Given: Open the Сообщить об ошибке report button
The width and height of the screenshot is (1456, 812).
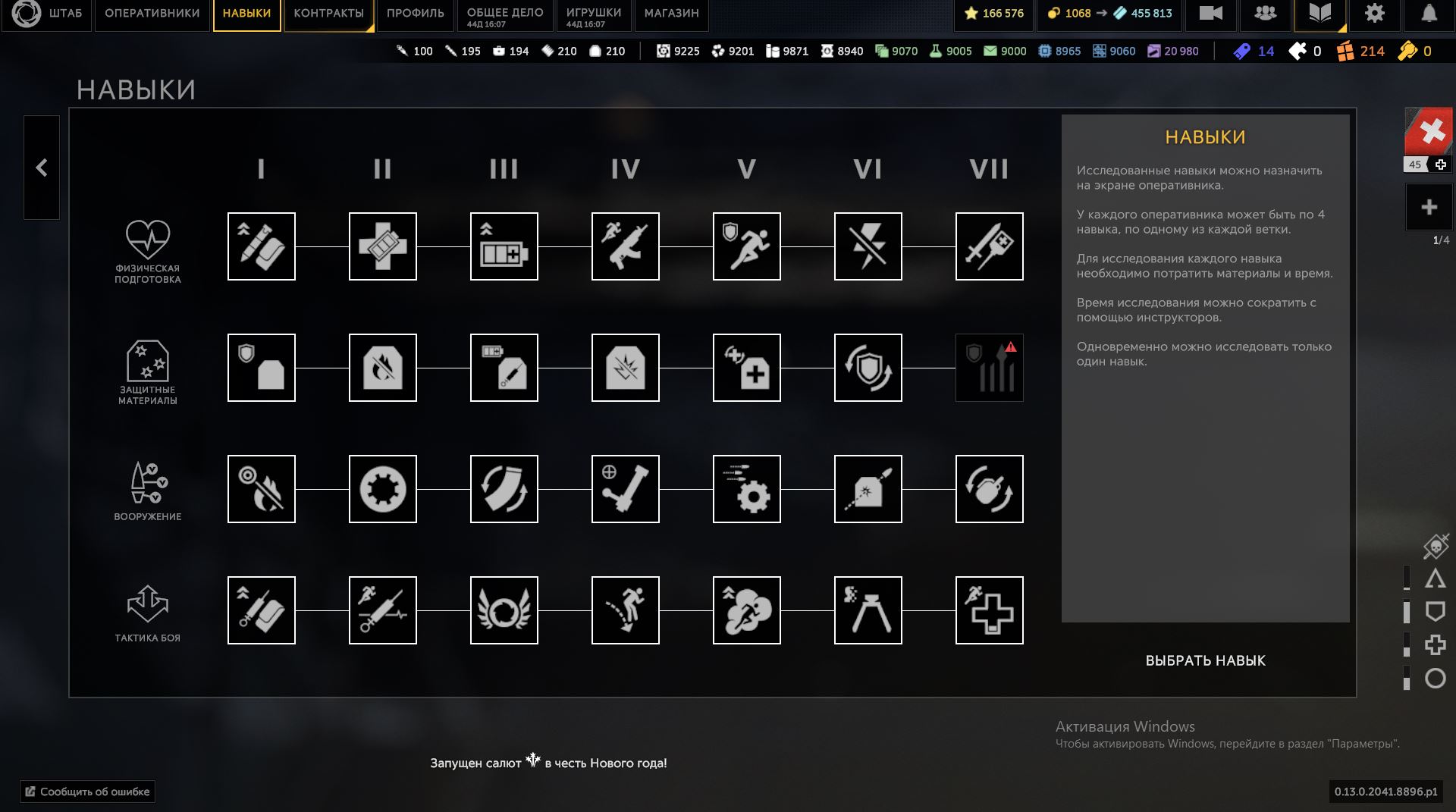Looking at the screenshot, I should tap(88, 792).
